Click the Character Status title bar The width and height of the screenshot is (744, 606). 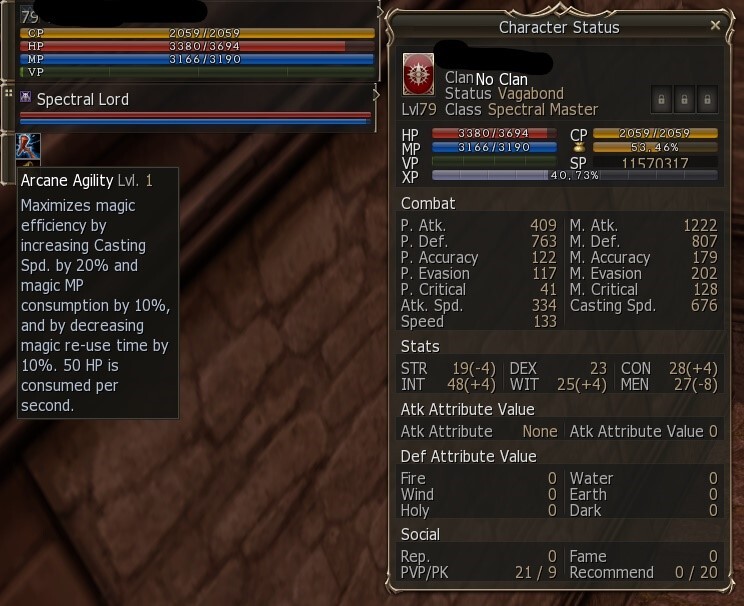(558, 27)
